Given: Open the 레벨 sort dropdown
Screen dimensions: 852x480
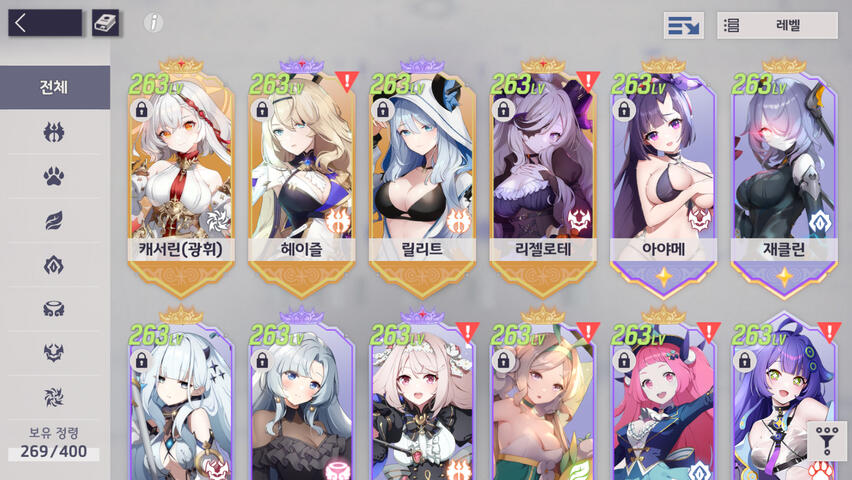Looking at the screenshot, I should coord(777,25).
